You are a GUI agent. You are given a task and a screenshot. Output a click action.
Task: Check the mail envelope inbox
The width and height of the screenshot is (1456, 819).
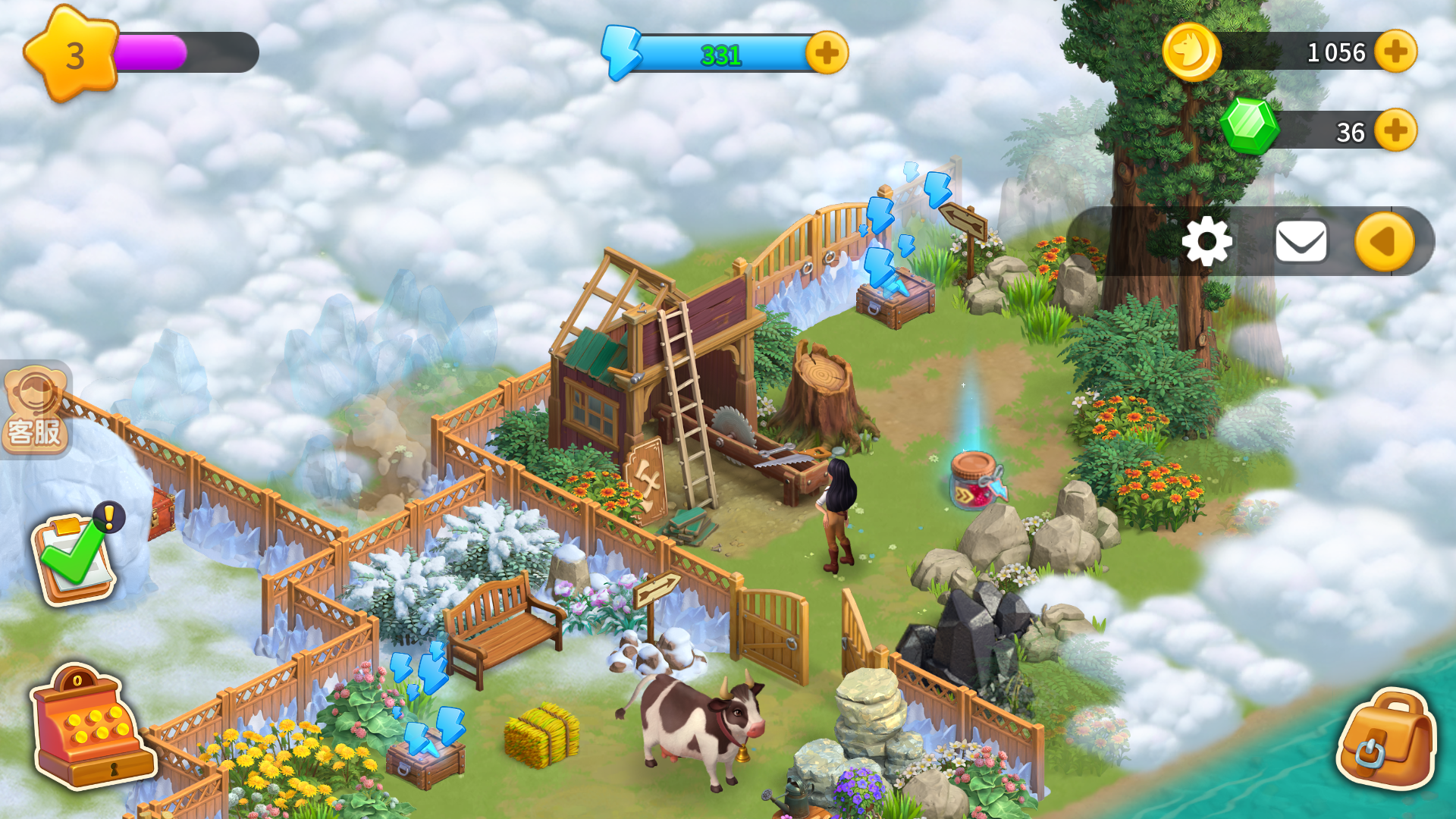pyautogui.click(x=1301, y=242)
